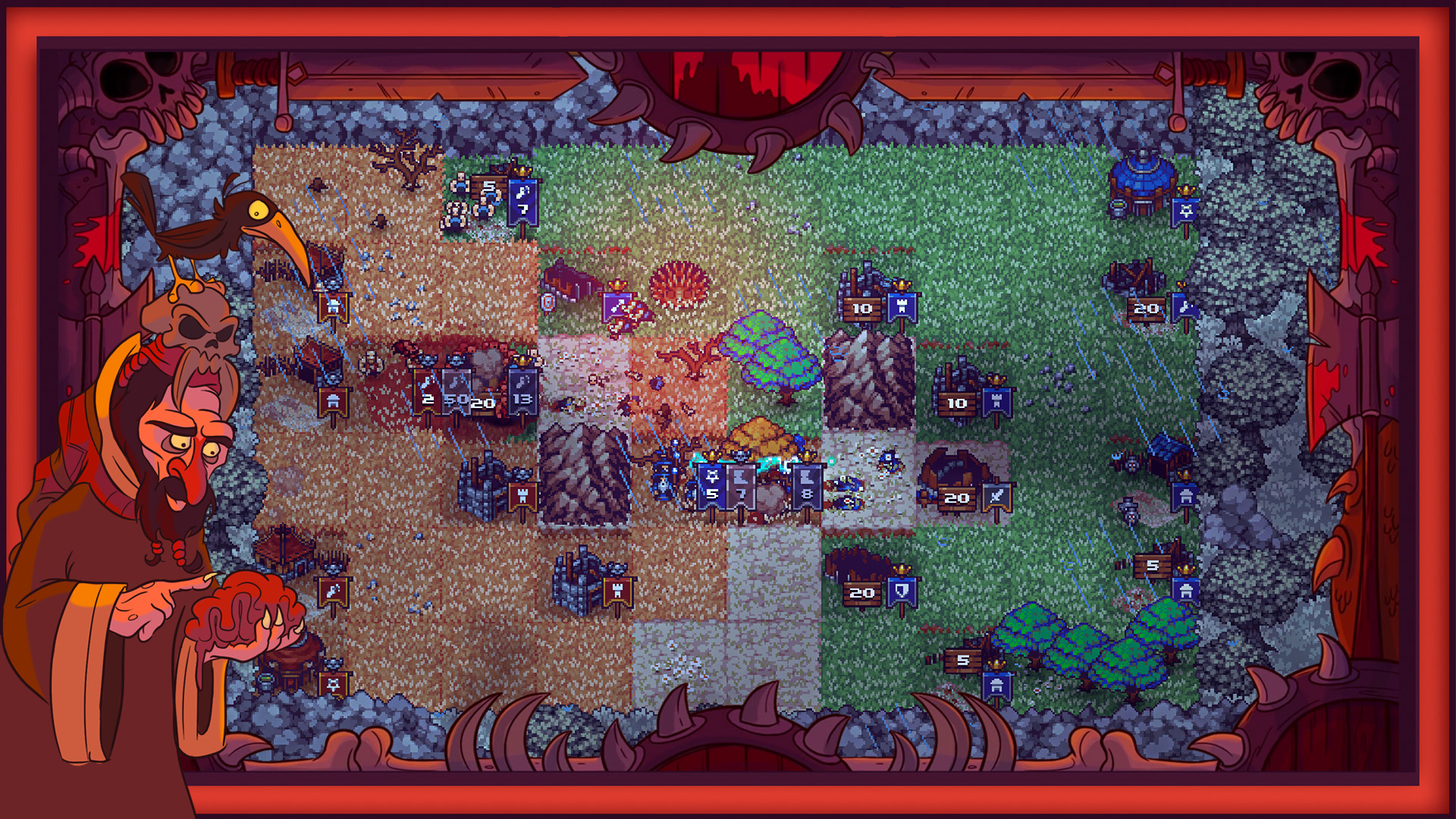
Task: Select the blue club banner numbered 7
Action: tap(522, 202)
